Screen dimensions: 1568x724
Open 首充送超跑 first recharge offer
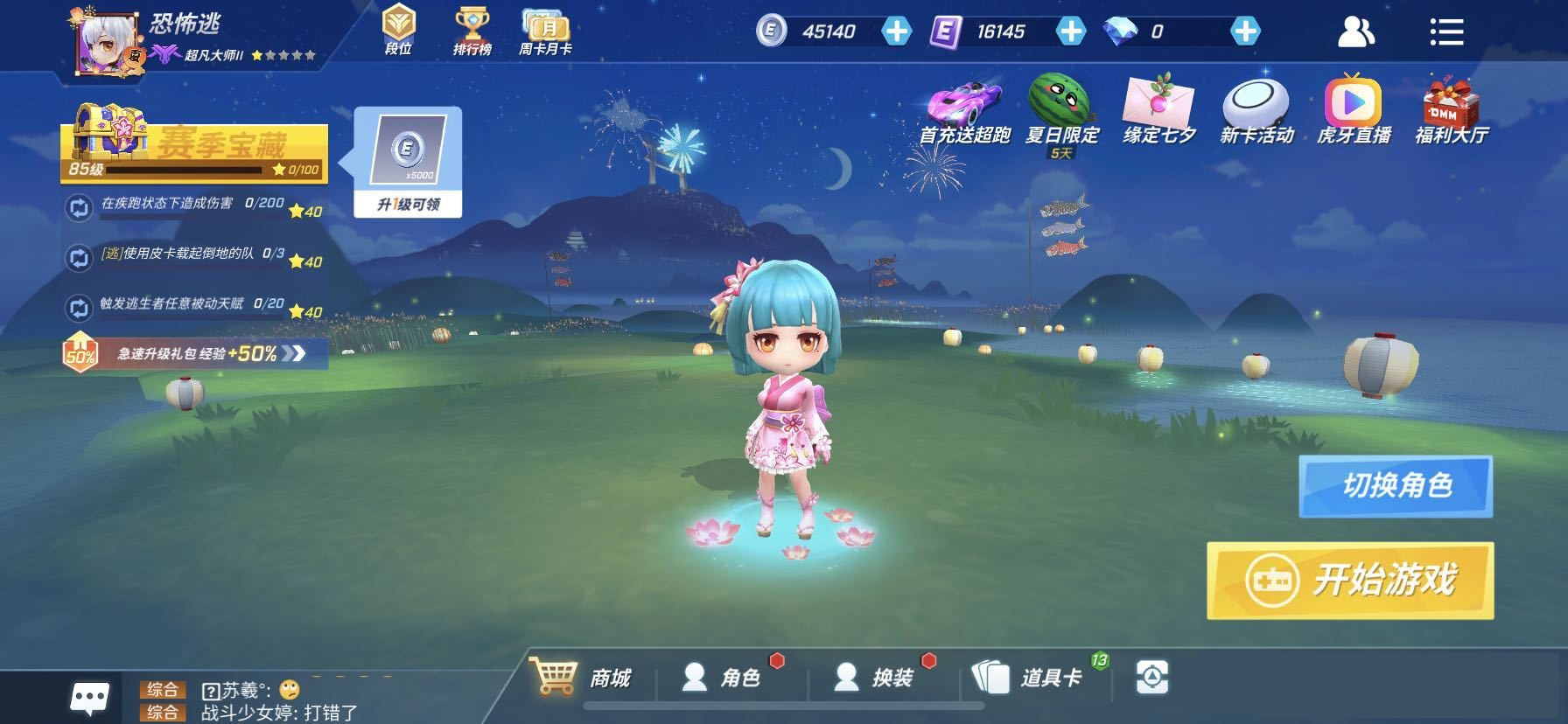(x=964, y=111)
